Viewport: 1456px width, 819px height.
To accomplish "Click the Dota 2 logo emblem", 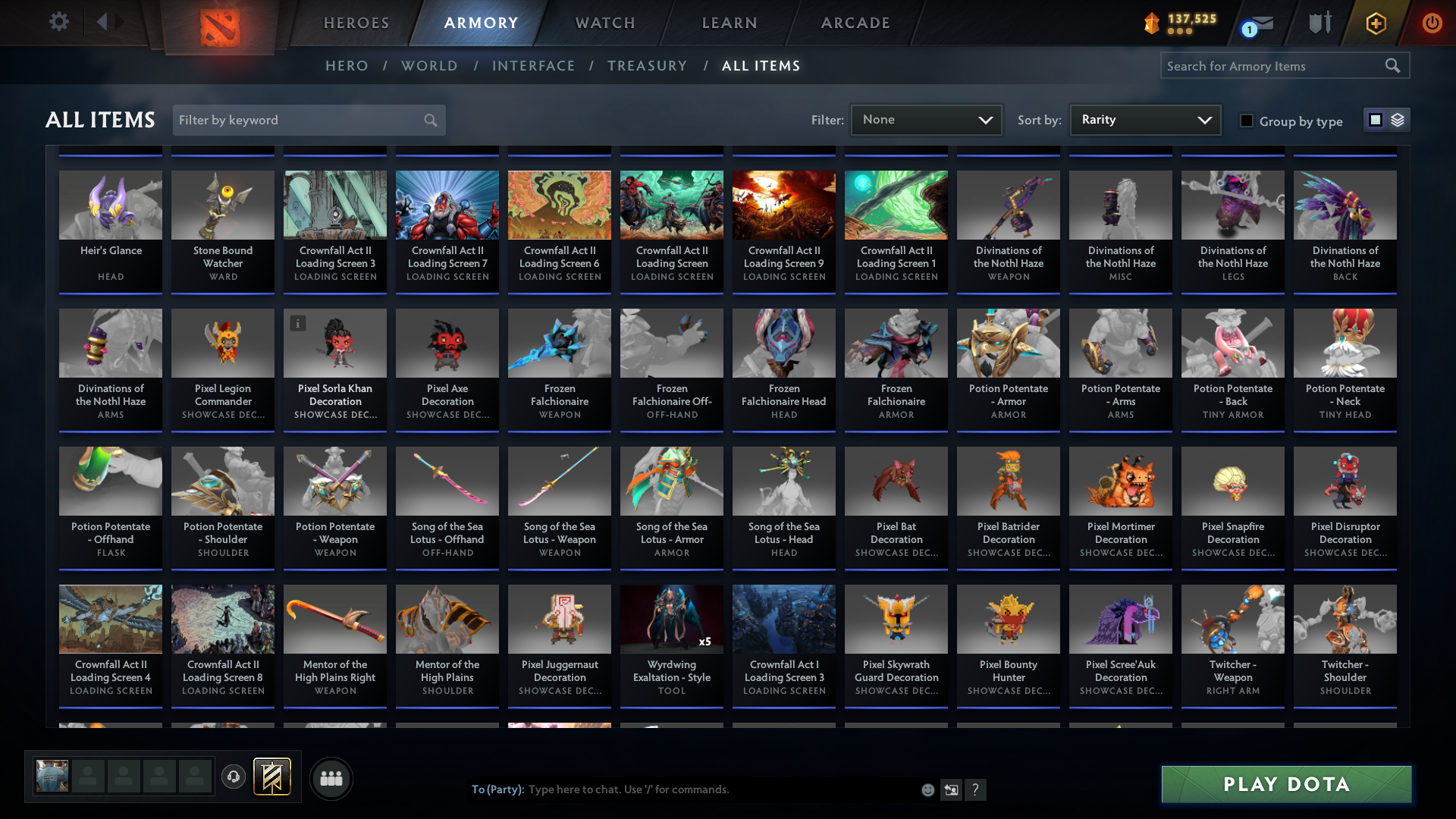I will tap(218, 25).
